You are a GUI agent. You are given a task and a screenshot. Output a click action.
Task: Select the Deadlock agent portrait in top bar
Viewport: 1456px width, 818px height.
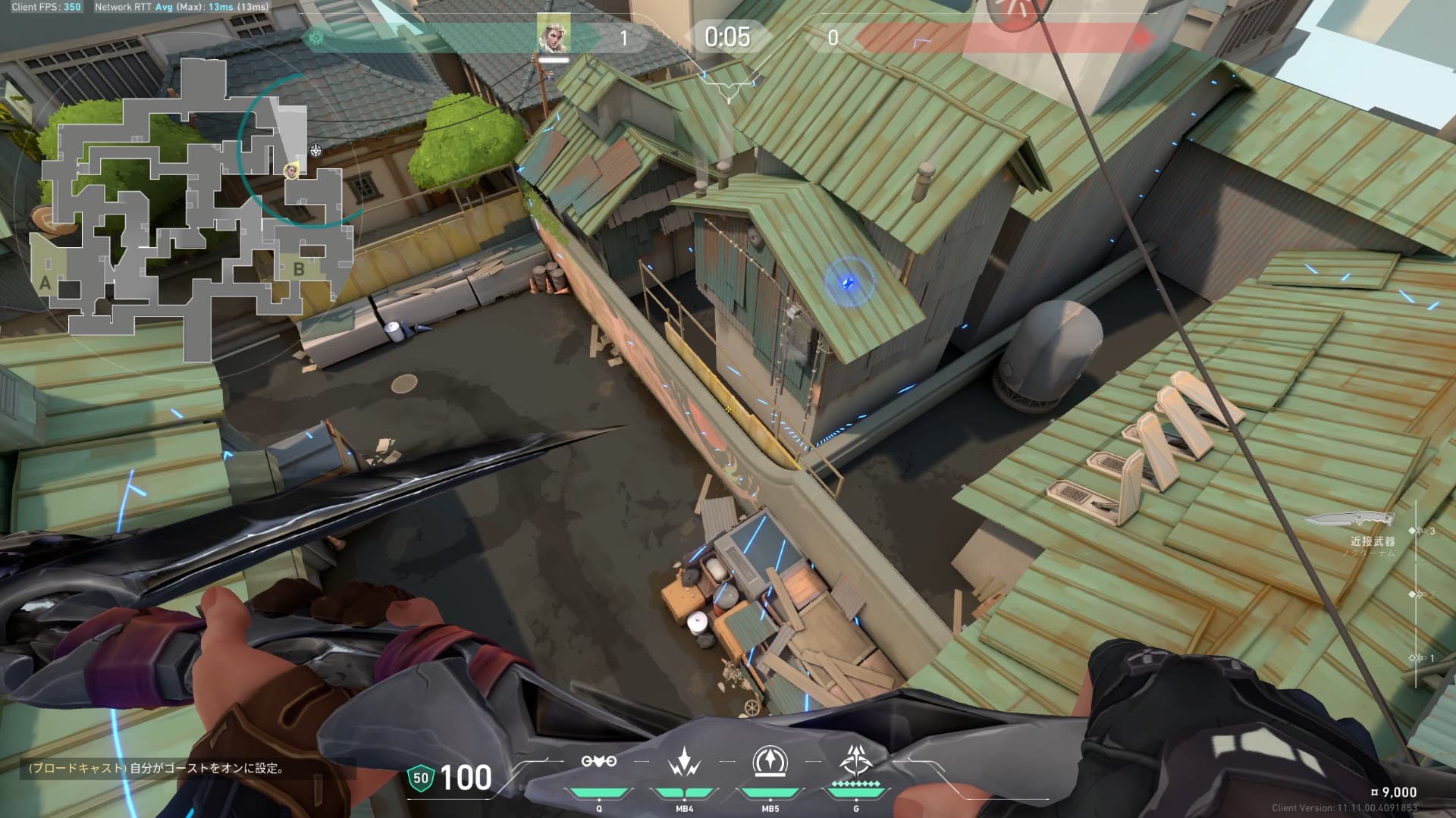point(553,35)
